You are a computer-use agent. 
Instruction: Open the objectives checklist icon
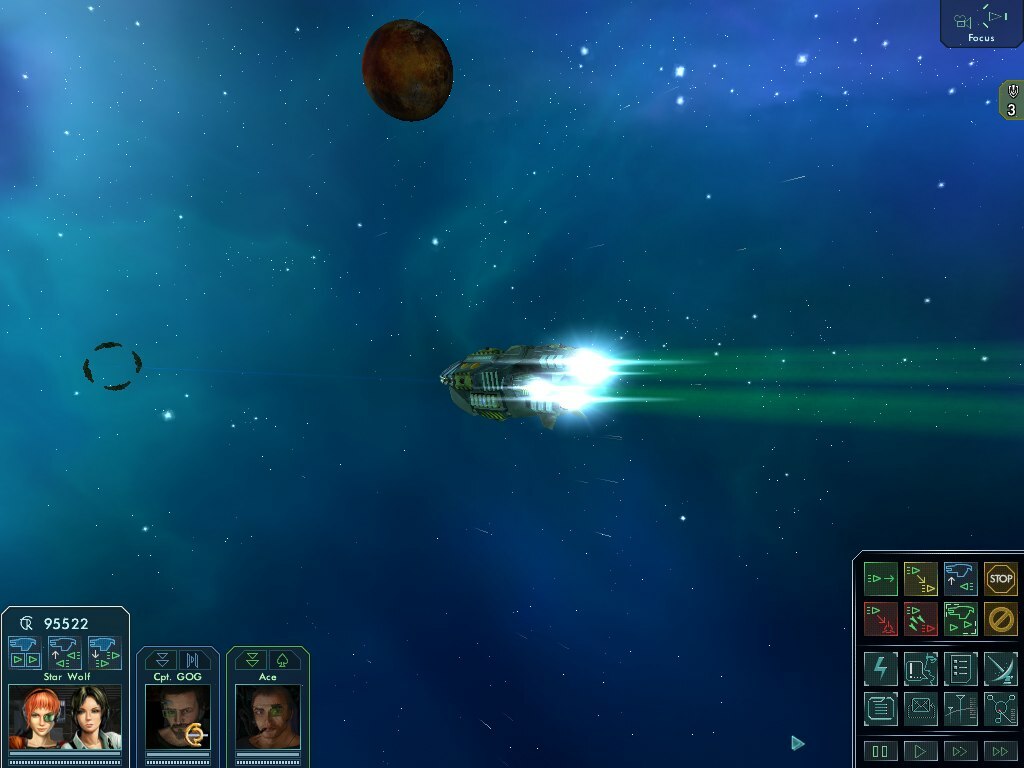[960, 668]
